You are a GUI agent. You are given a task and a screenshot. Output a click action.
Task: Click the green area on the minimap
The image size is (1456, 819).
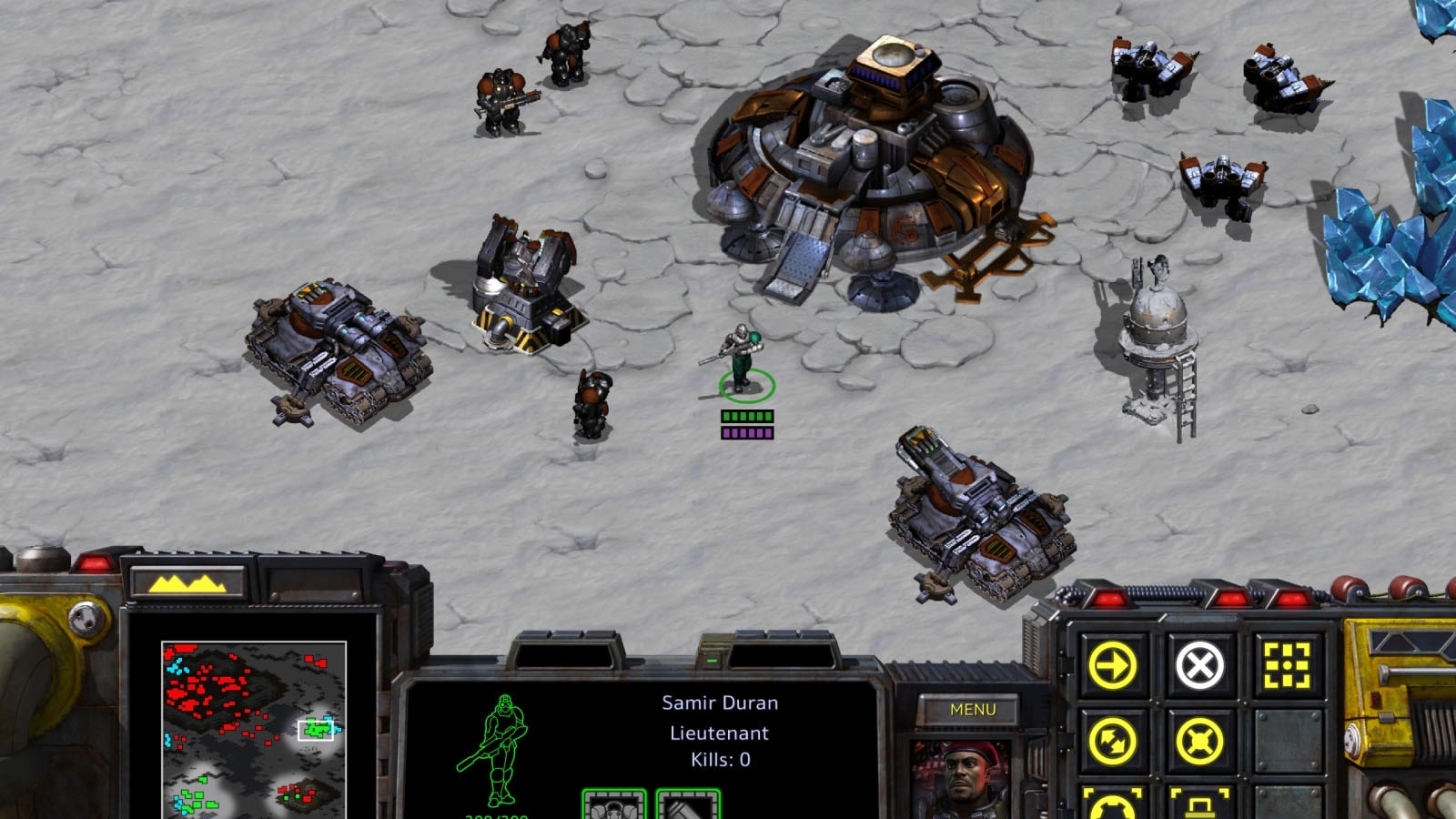click(x=316, y=728)
